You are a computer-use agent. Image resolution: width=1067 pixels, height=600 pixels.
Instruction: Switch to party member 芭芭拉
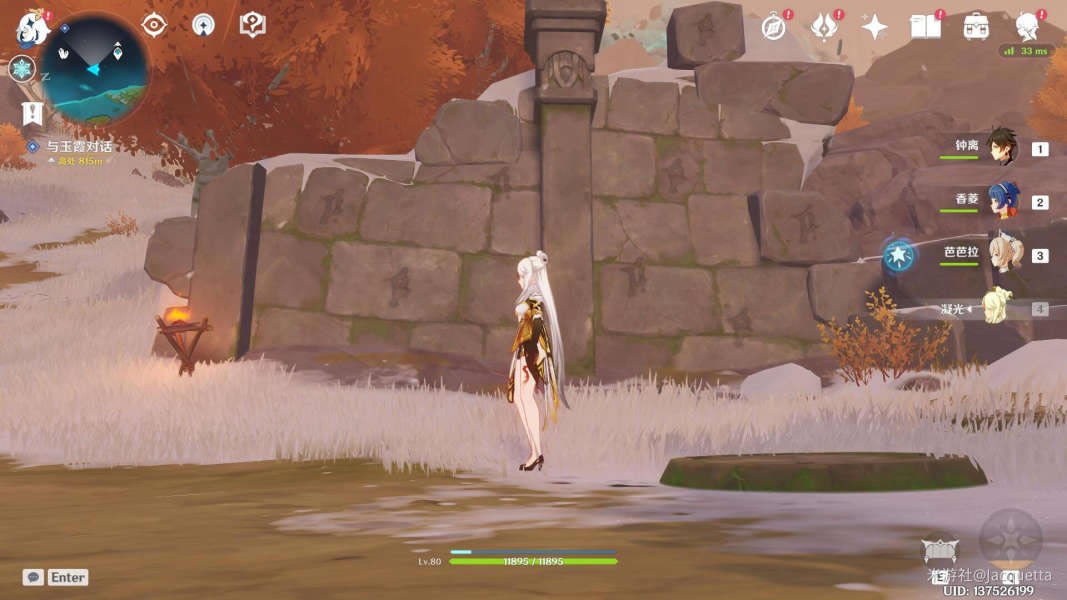[x=1001, y=255]
